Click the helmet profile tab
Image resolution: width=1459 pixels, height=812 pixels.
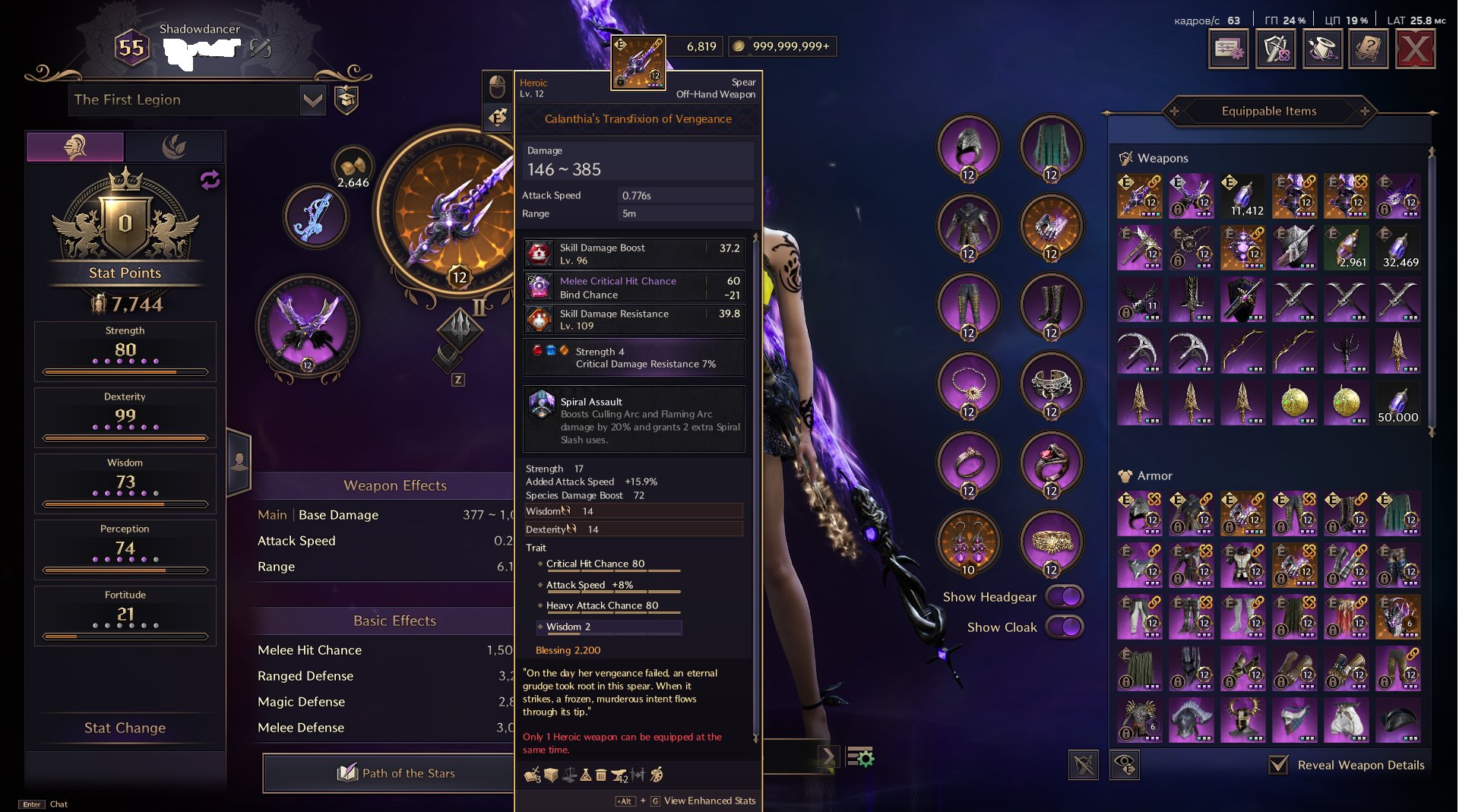pyautogui.click(x=75, y=146)
